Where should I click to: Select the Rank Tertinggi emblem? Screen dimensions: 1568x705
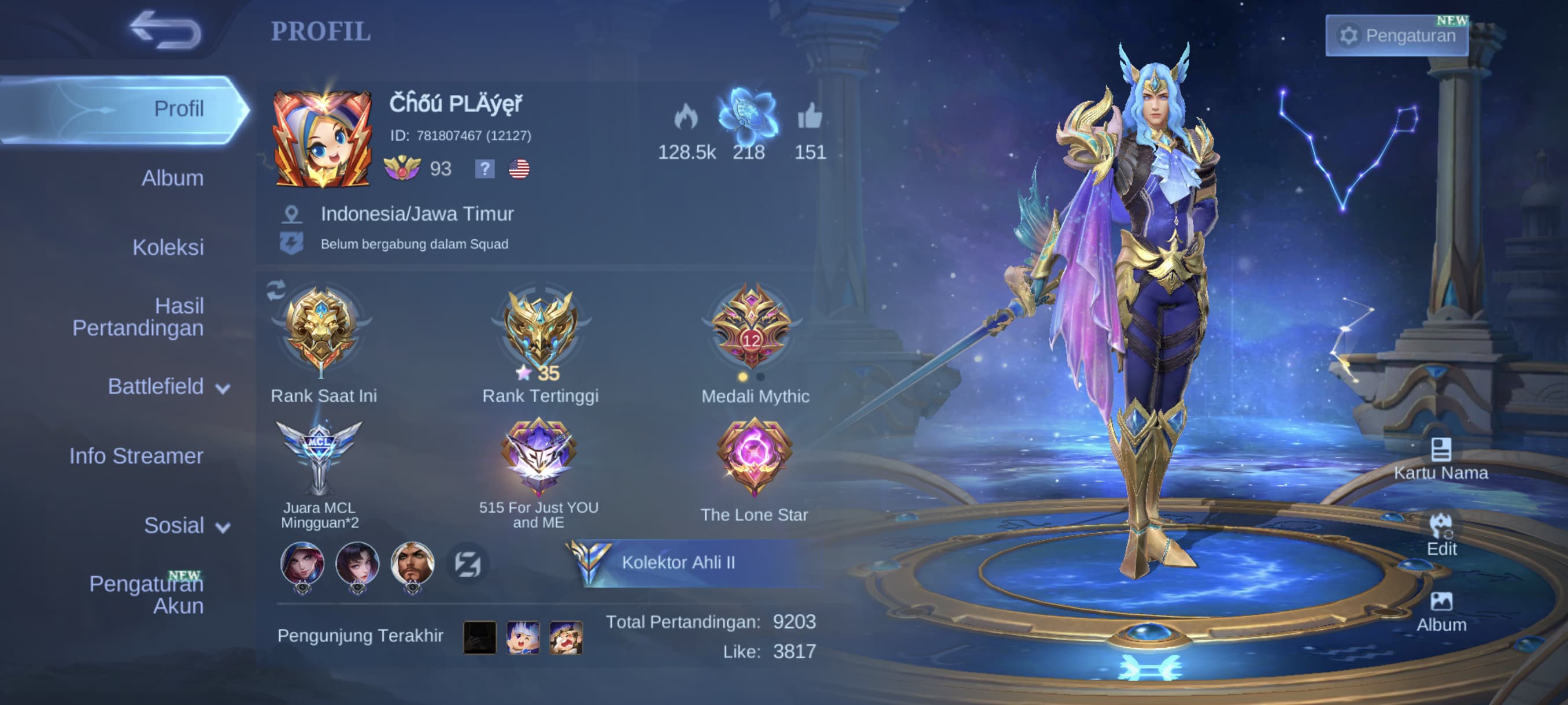(x=540, y=332)
